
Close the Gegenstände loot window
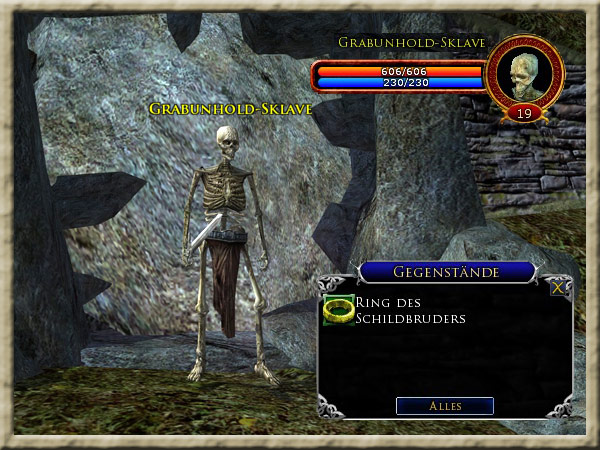click(x=558, y=286)
